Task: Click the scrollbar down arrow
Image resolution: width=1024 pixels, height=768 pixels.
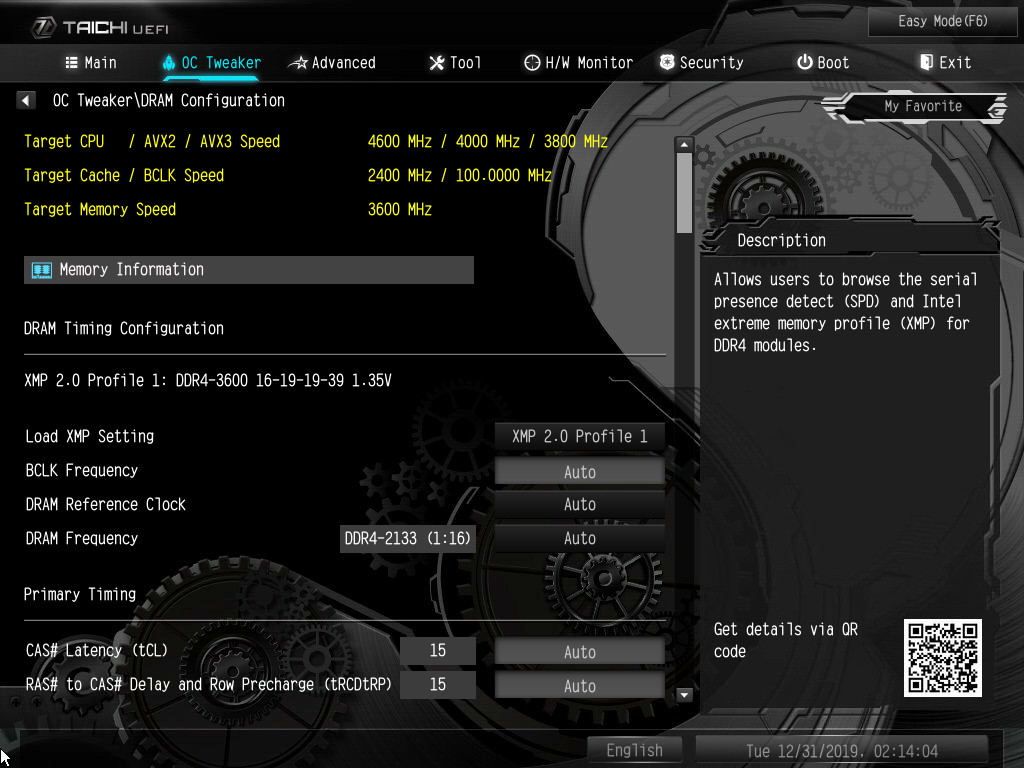Action: click(x=685, y=694)
